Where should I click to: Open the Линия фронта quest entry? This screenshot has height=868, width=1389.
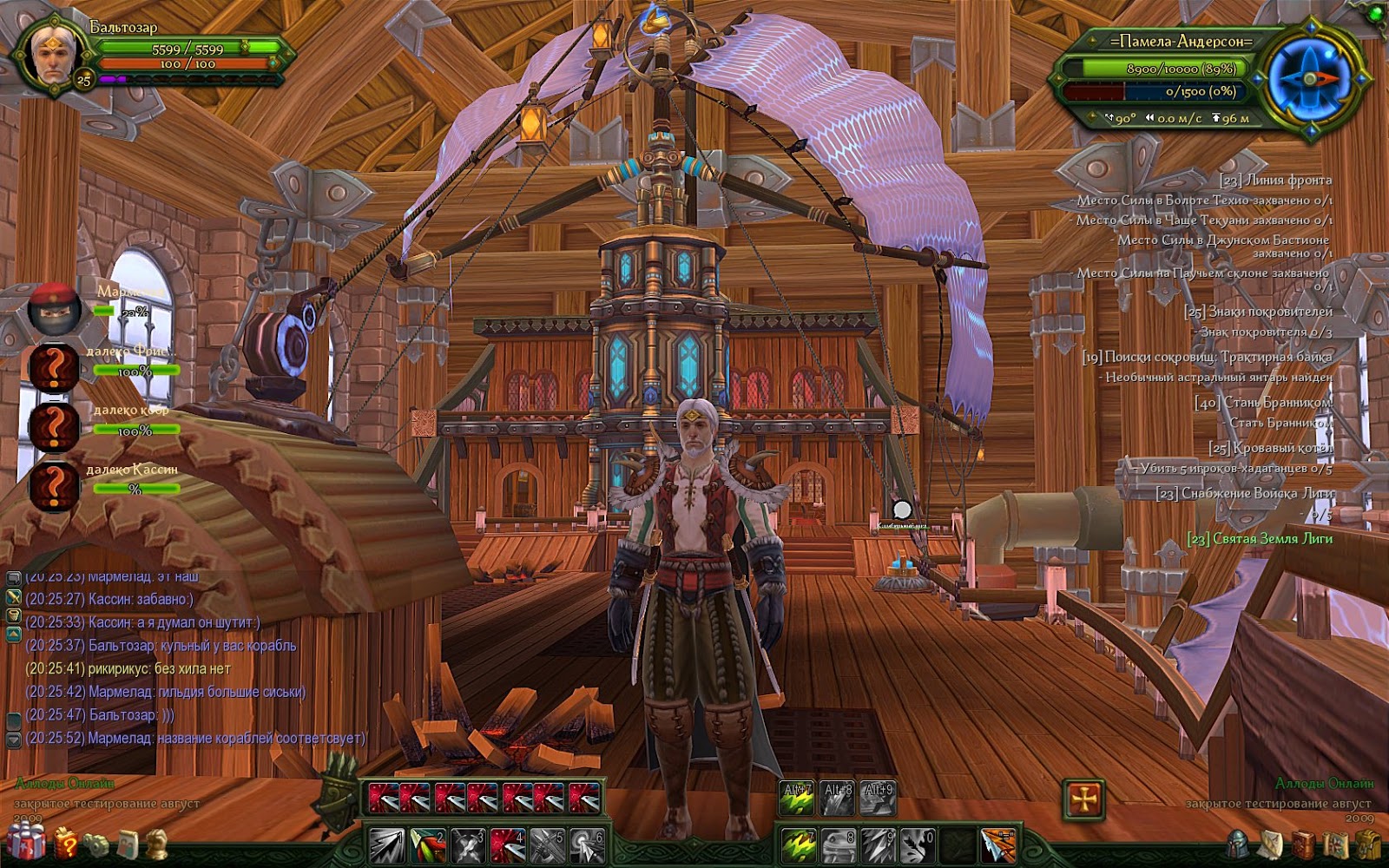1275,181
